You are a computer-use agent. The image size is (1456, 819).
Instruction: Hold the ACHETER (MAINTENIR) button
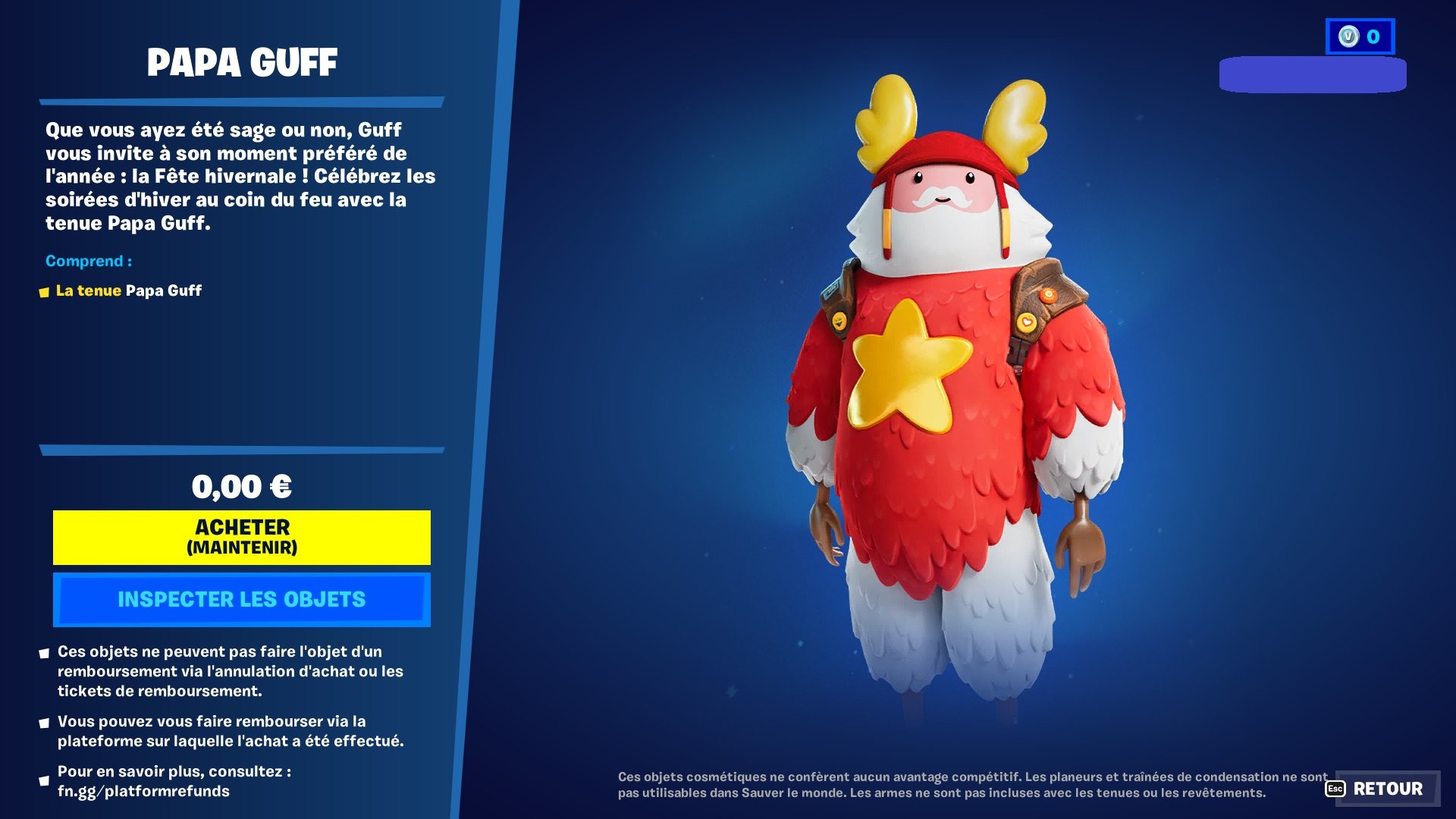(240, 536)
